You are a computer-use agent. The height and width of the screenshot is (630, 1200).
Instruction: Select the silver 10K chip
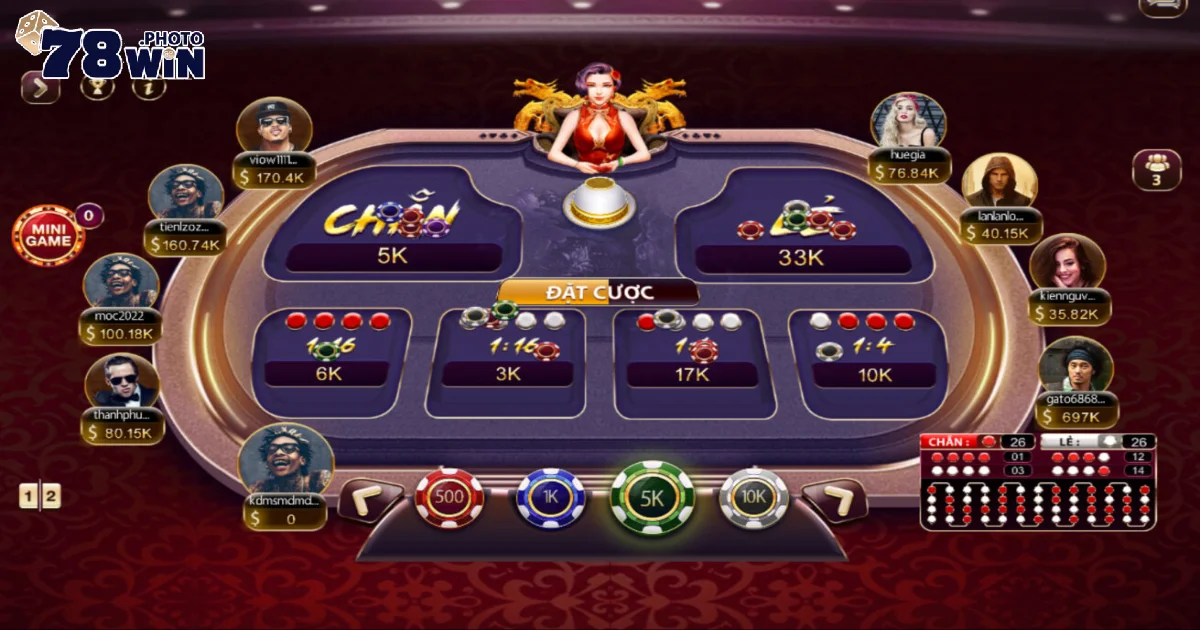[x=754, y=497]
